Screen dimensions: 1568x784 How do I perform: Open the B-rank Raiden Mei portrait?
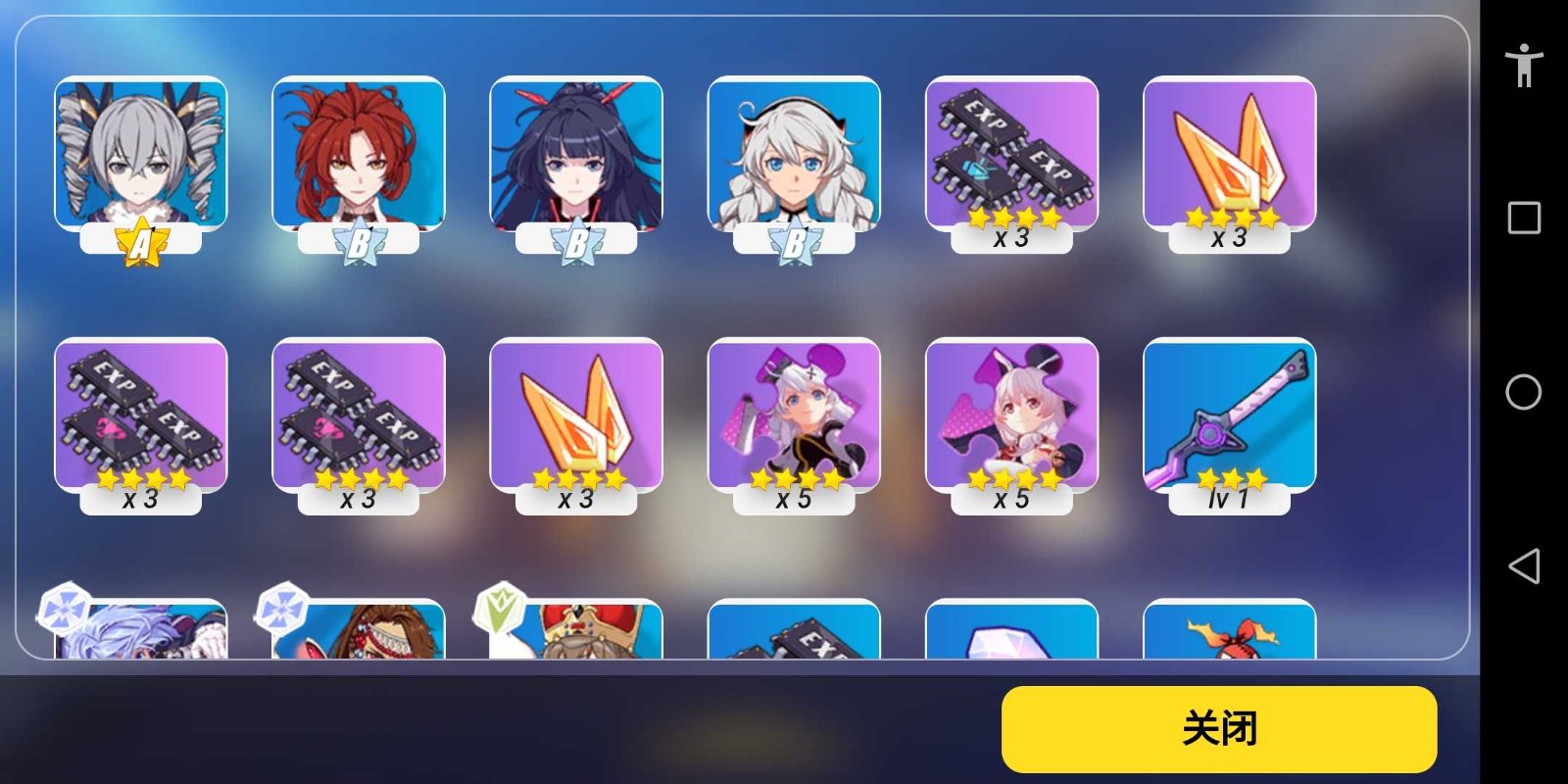coord(575,157)
